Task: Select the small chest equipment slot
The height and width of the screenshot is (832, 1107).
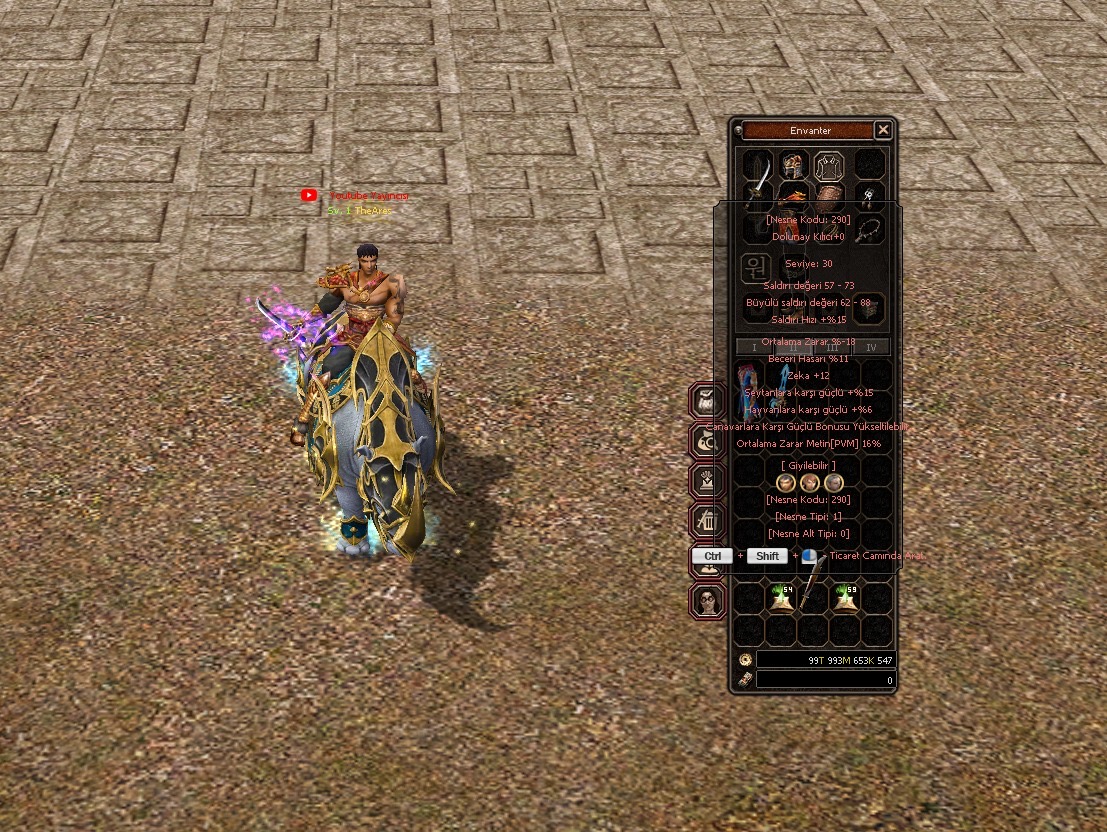Action: [869, 310]
